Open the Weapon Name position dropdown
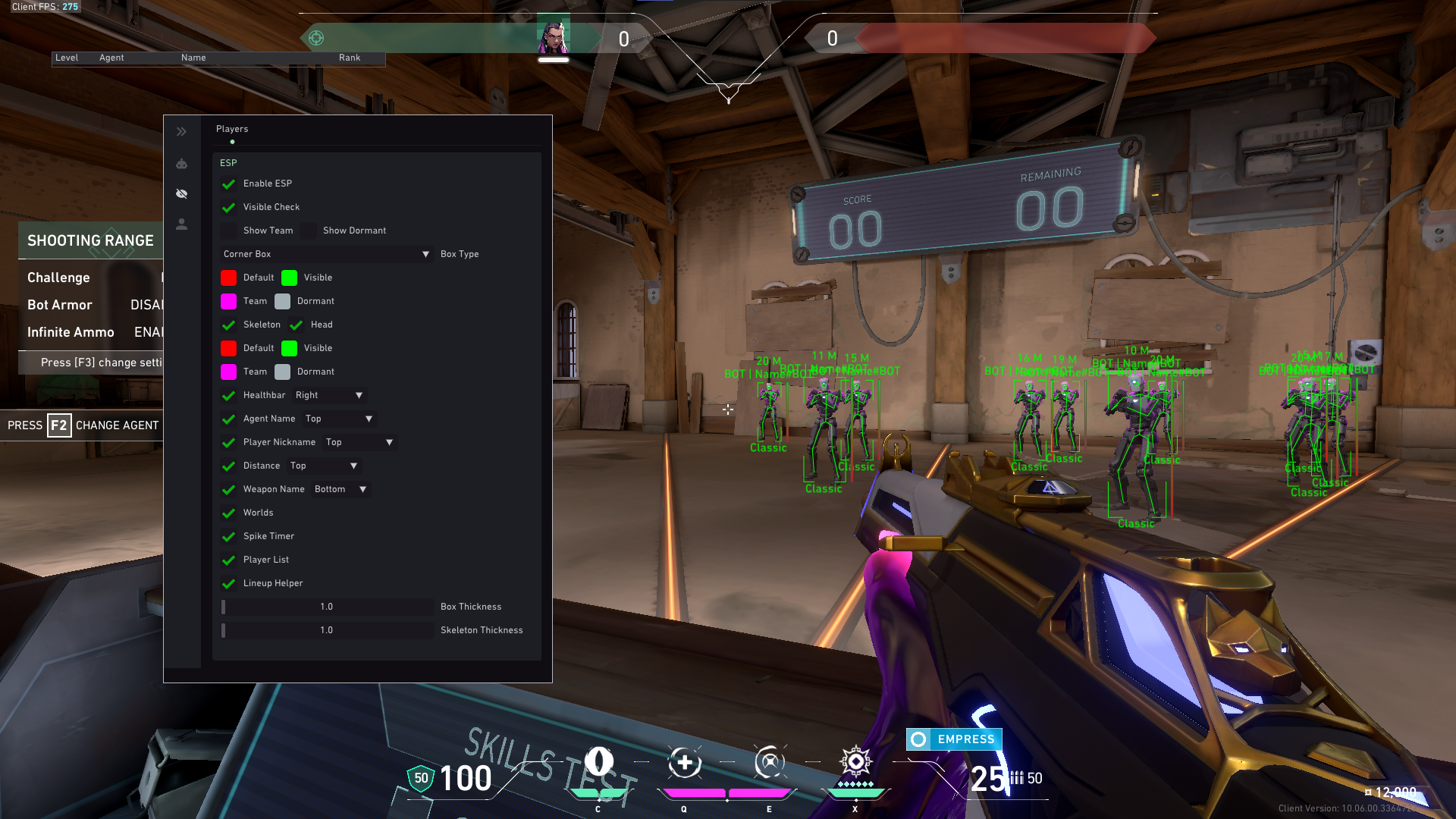1456x819 pixels. (x=340, y=489)
